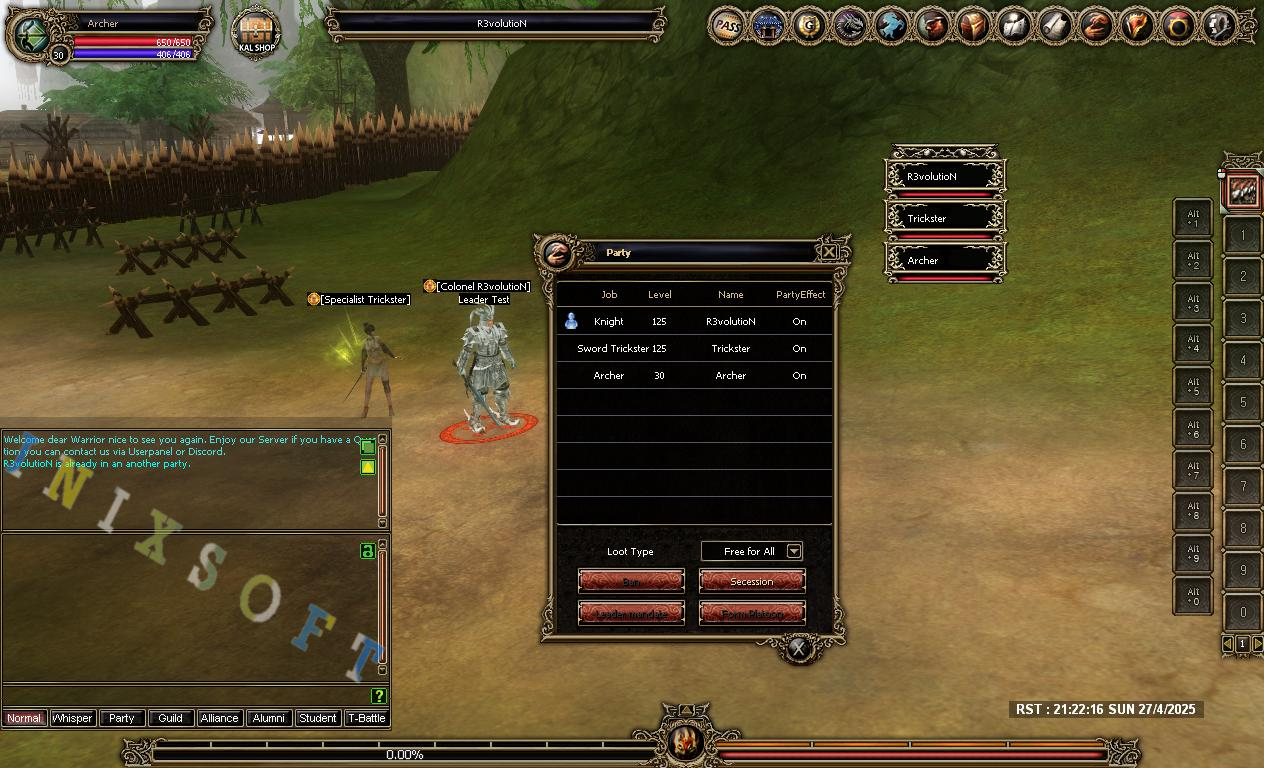
Task: Choose the Alliance chat tab
Action: (219, 718)
